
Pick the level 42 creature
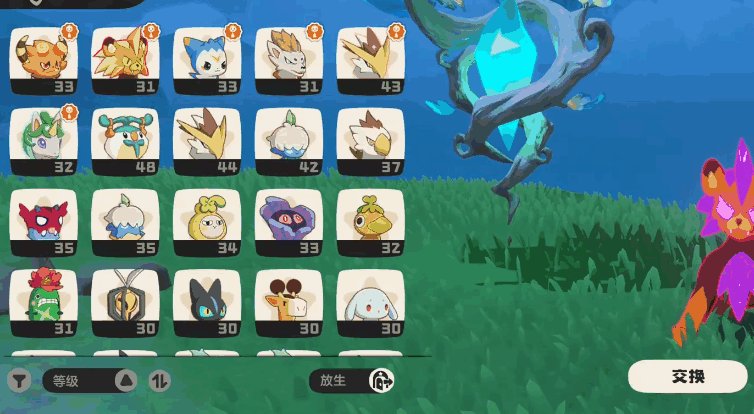289,141
